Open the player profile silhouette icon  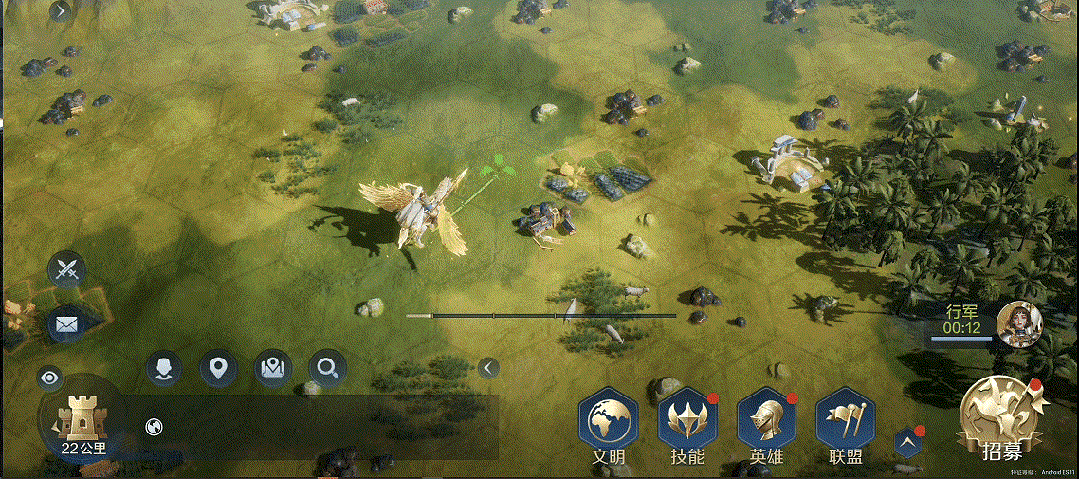(x=163, y=369)
